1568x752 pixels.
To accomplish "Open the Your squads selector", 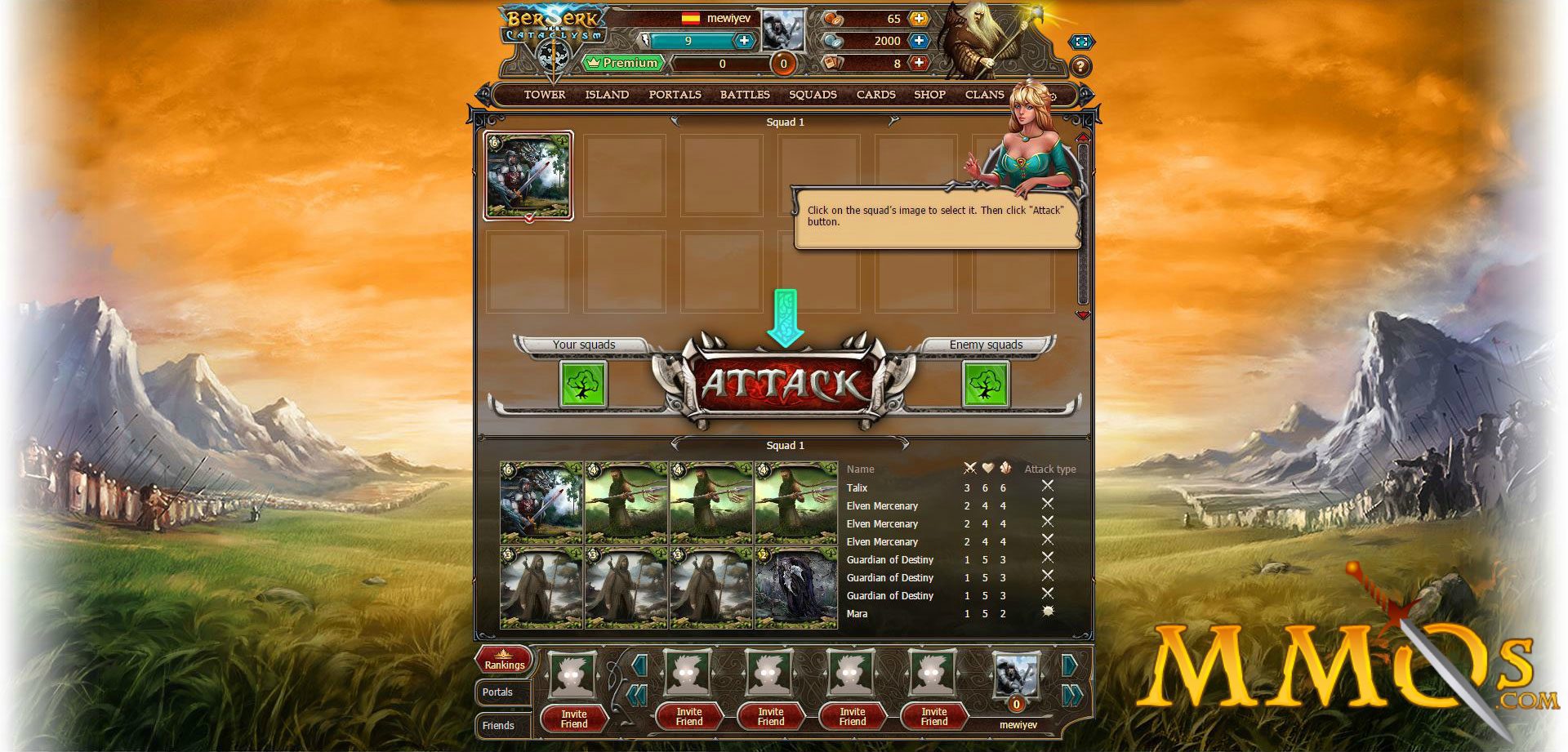I will click(583, 345).
